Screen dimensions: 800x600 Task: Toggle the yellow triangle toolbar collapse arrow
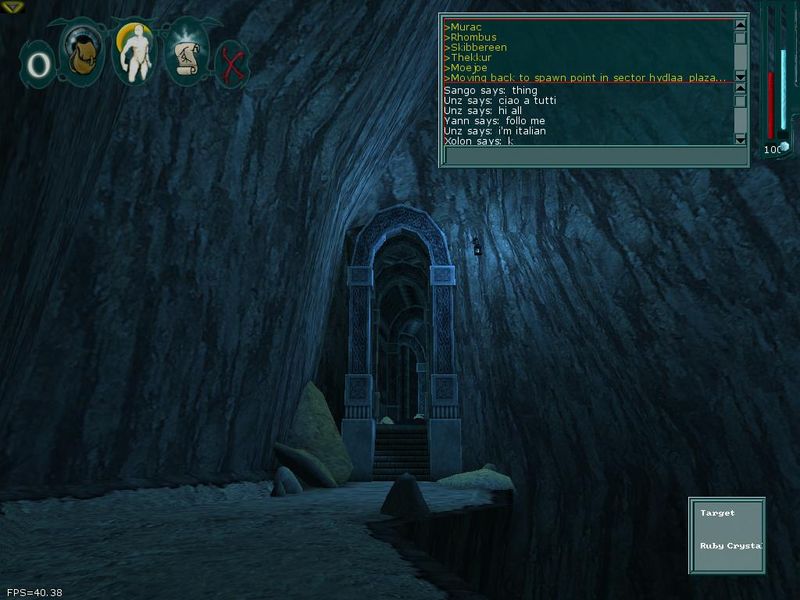(x=12, y=6)
